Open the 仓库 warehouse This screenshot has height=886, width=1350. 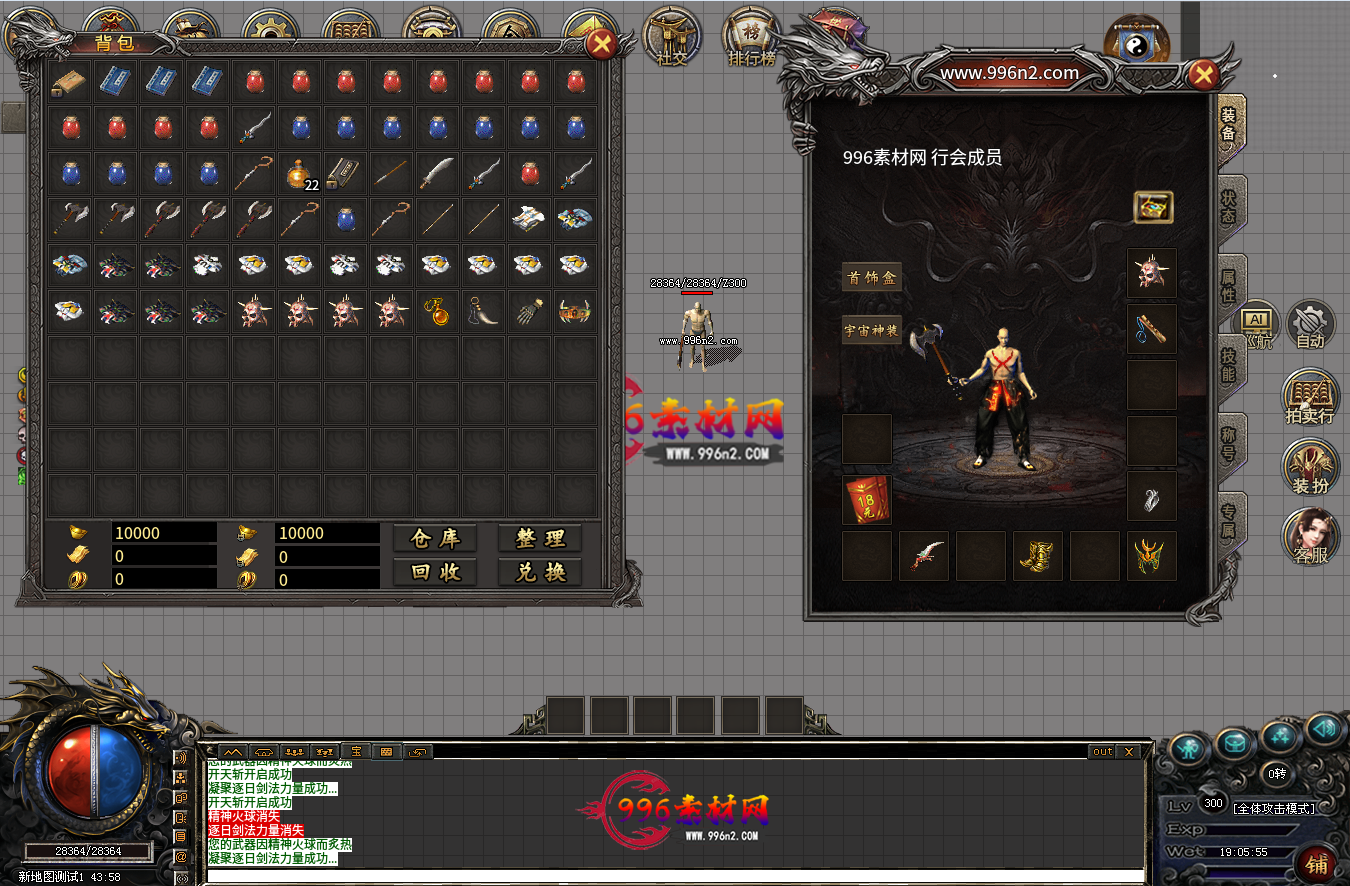pos(435,538)
